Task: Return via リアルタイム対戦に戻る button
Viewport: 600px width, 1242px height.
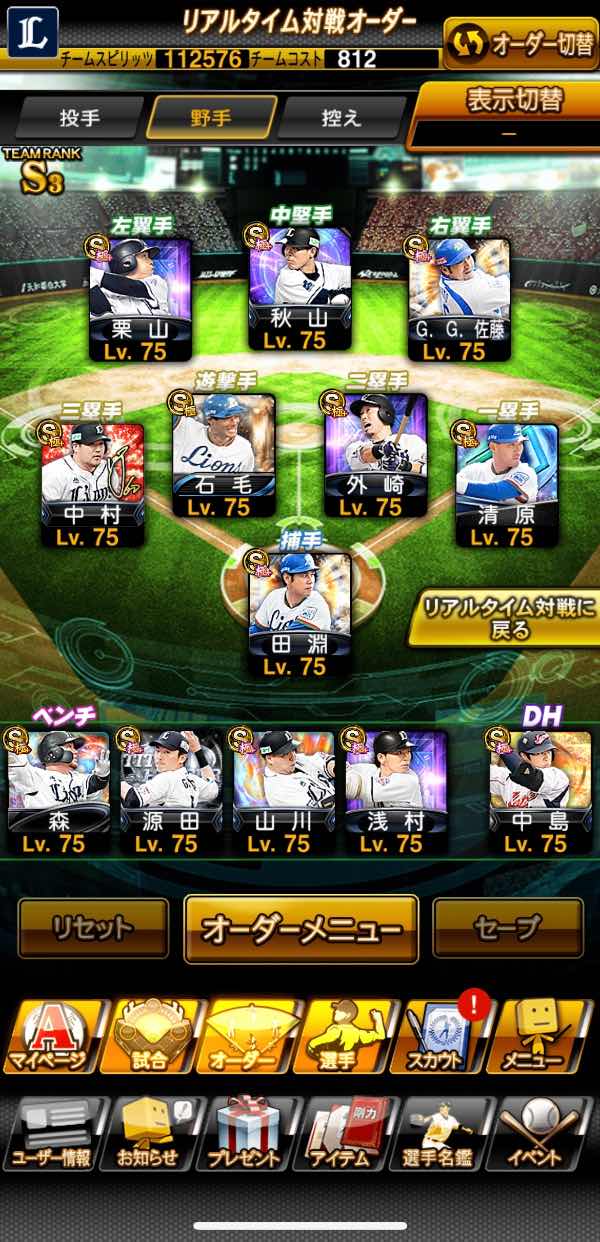Action: click(x=504, y=618)
